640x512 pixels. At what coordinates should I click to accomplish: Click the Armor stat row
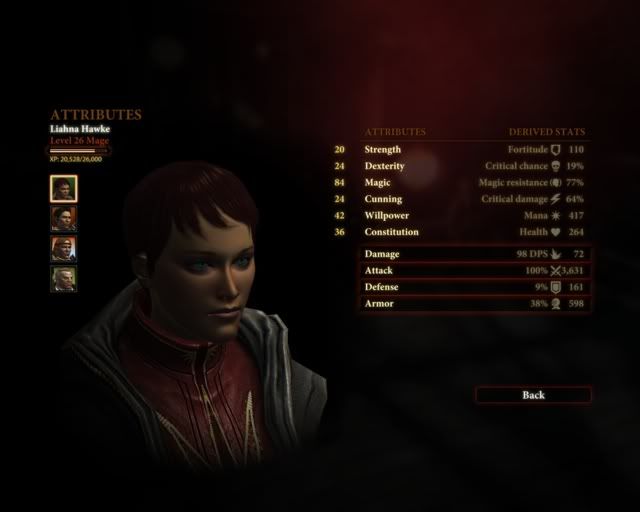(476, 303)
